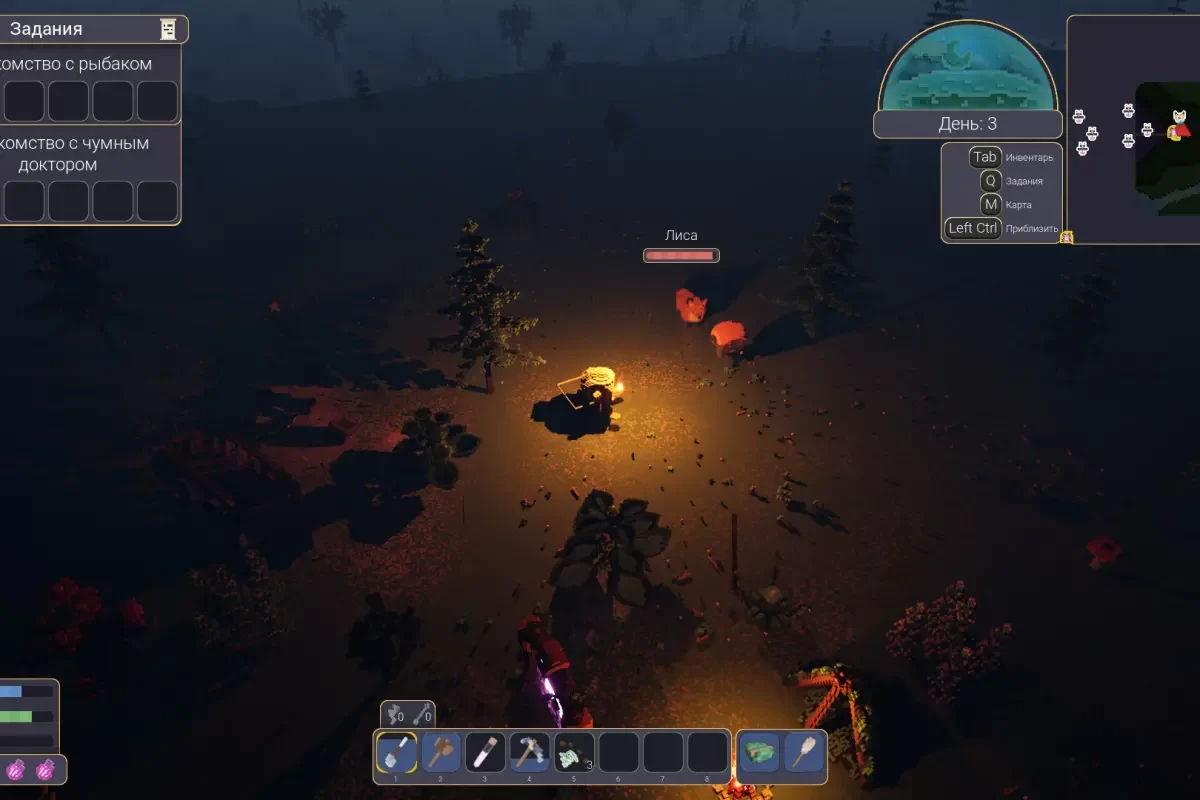Open the minimap panel
1200x800 pixels.
click(1134, 130)
